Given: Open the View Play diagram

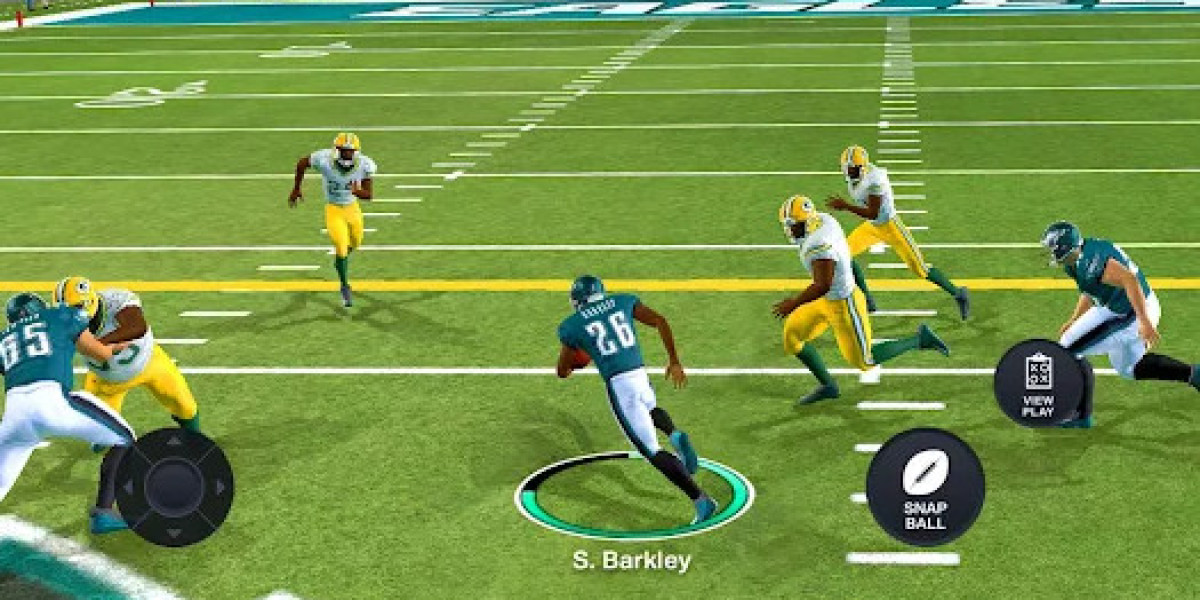Looking at the screenshot, I should [1038, 383].
